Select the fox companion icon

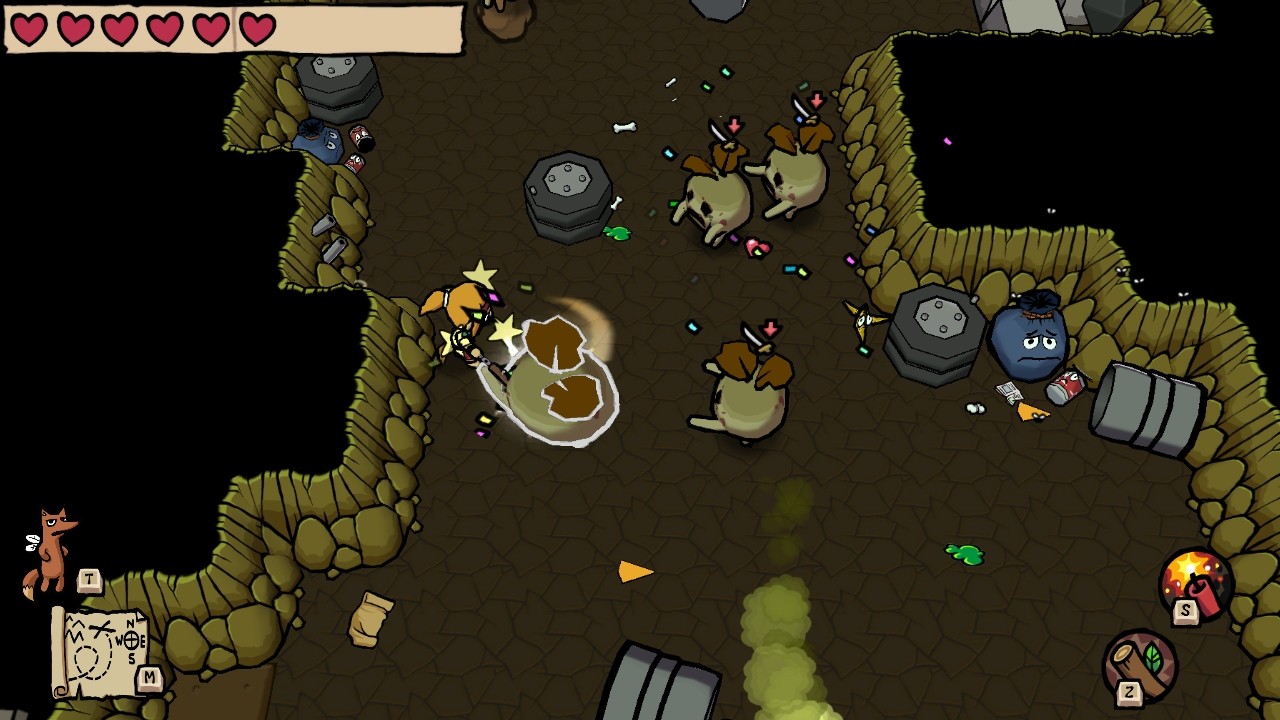(52, 550)
